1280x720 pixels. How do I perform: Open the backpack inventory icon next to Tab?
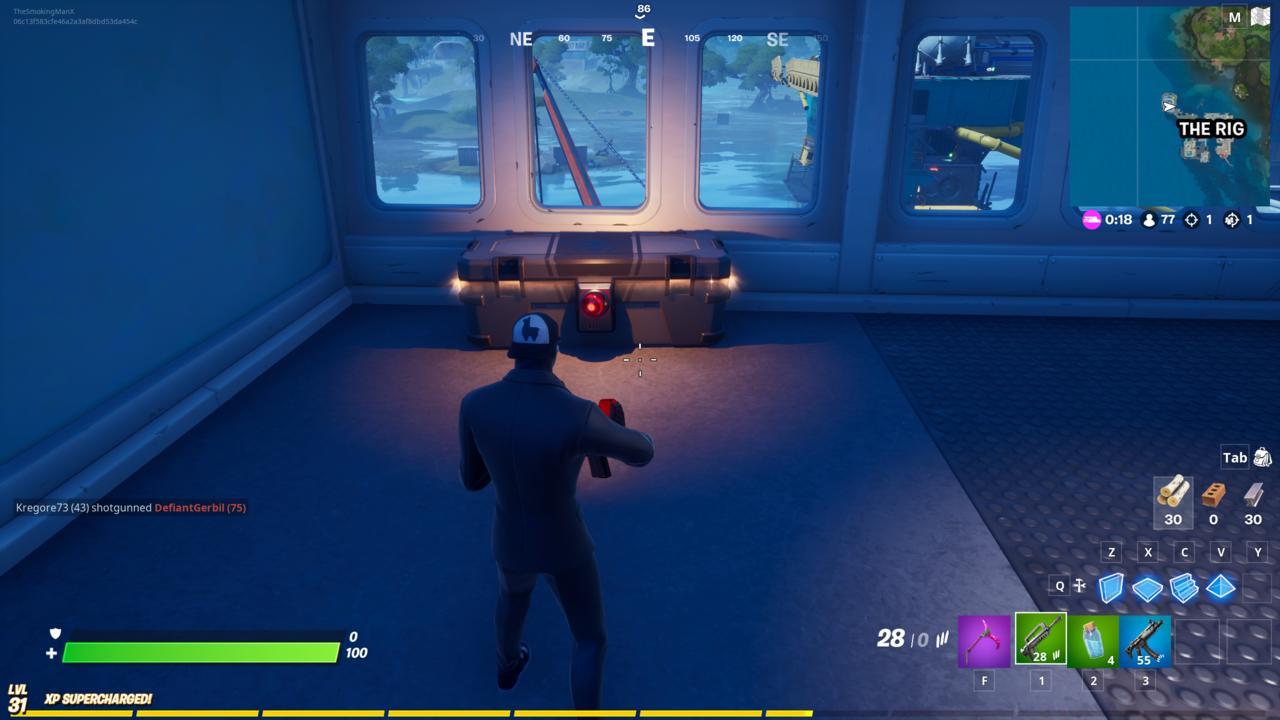pyautogui.click(x=1263, y=457)
